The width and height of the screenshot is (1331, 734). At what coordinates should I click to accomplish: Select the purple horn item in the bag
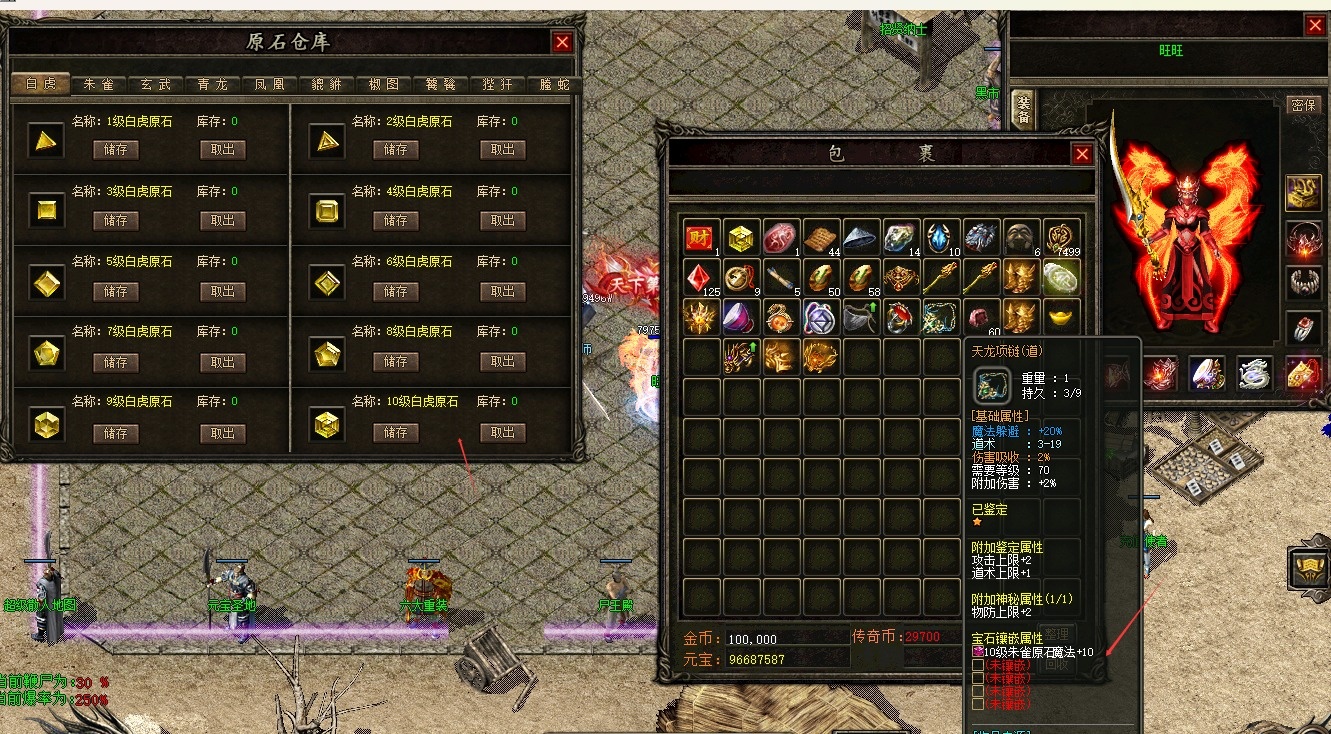(x=738, y=318)
